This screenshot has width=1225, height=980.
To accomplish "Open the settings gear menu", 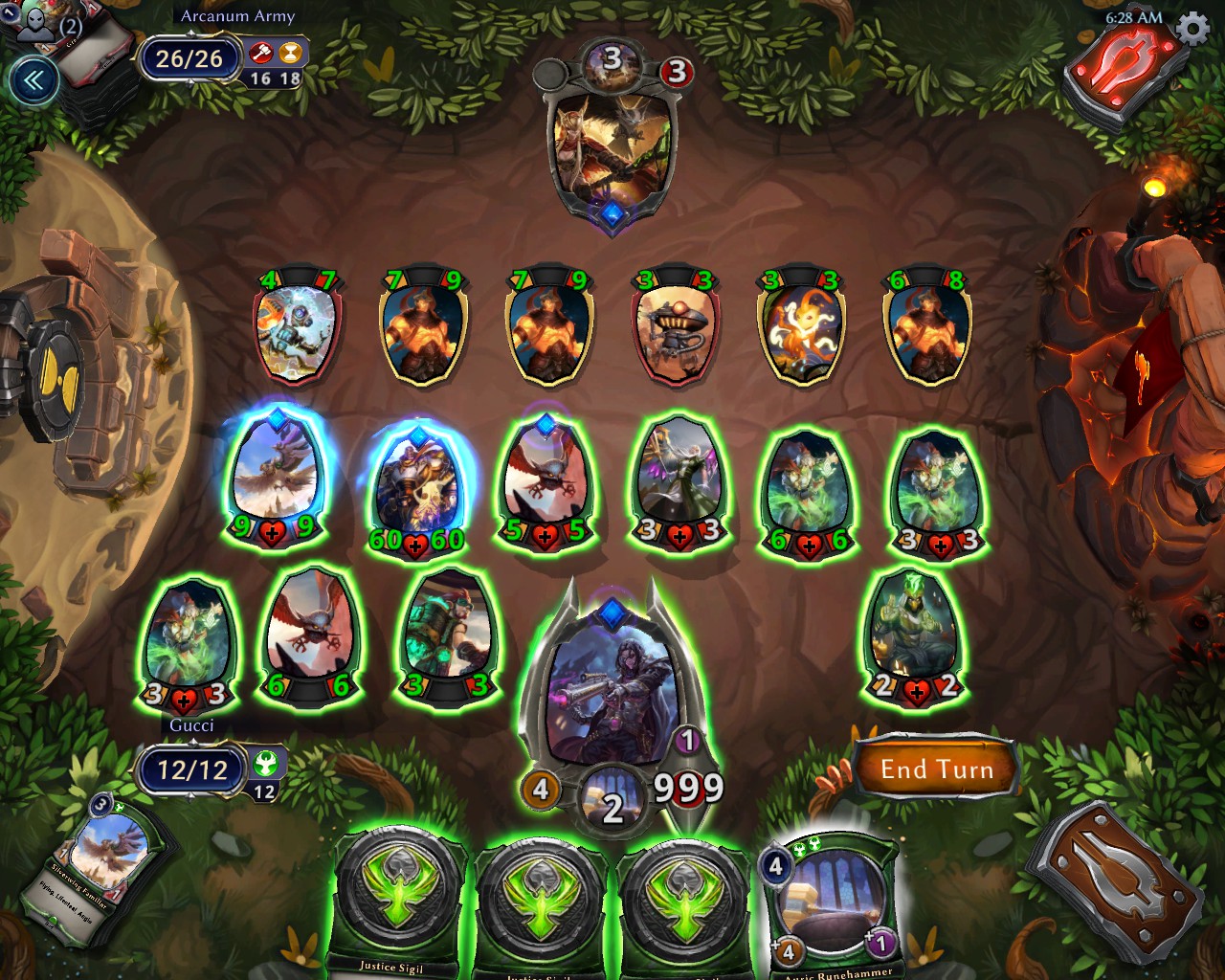I will pyautogui.click(x=1190, y=30).
